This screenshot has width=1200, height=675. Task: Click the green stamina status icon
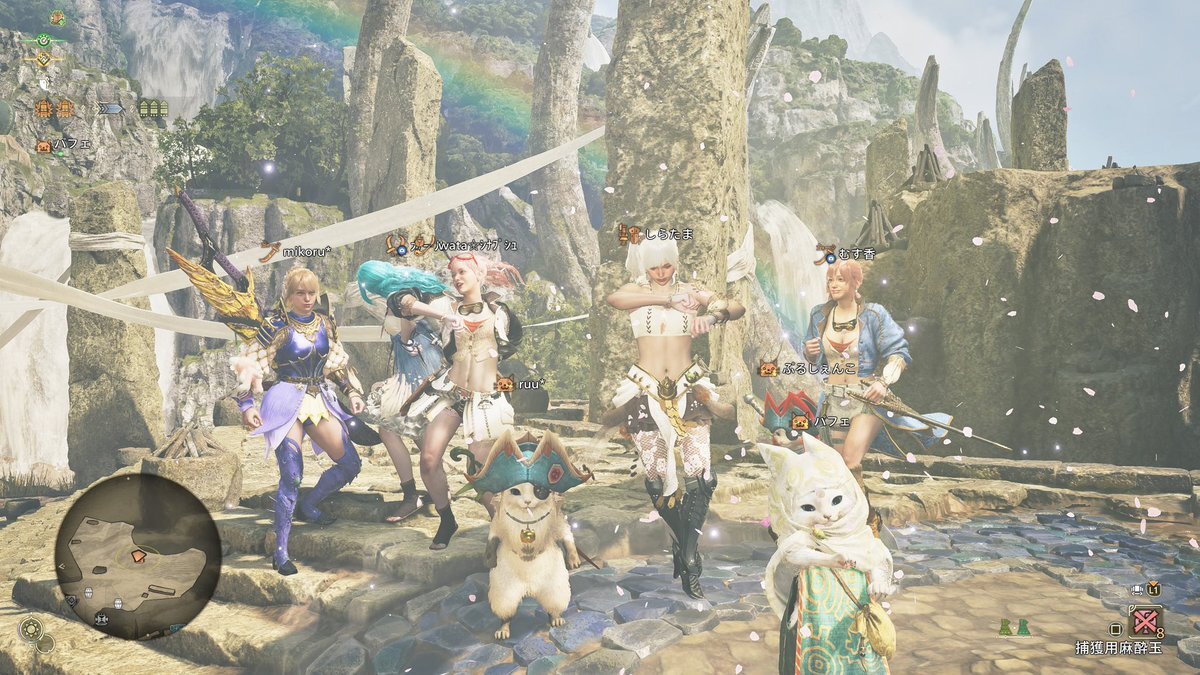(x=43, y=39)
